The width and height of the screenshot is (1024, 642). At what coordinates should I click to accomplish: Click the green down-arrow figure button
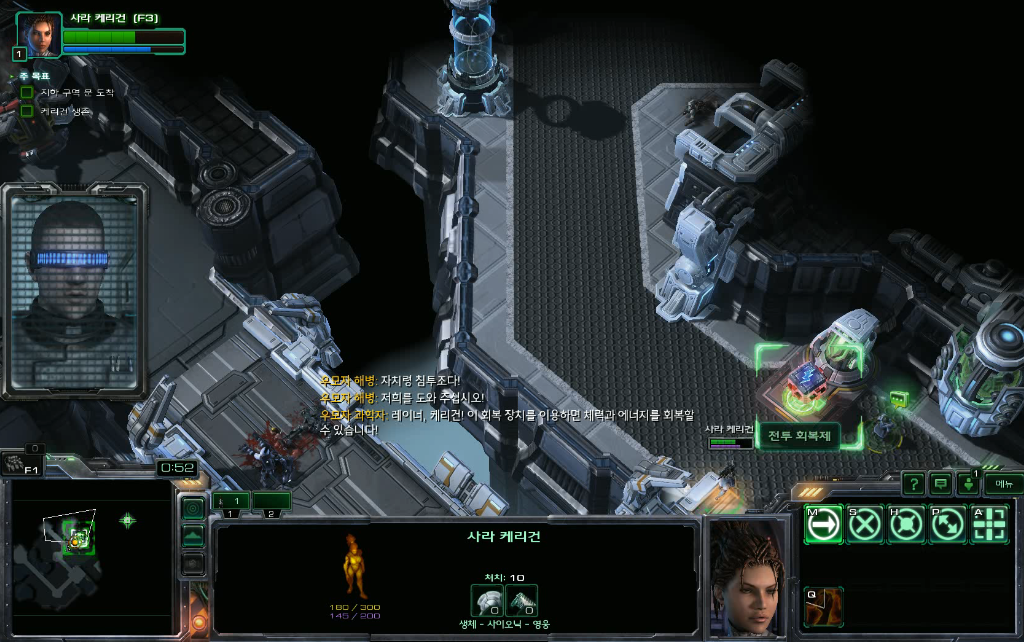coord(968,485)
